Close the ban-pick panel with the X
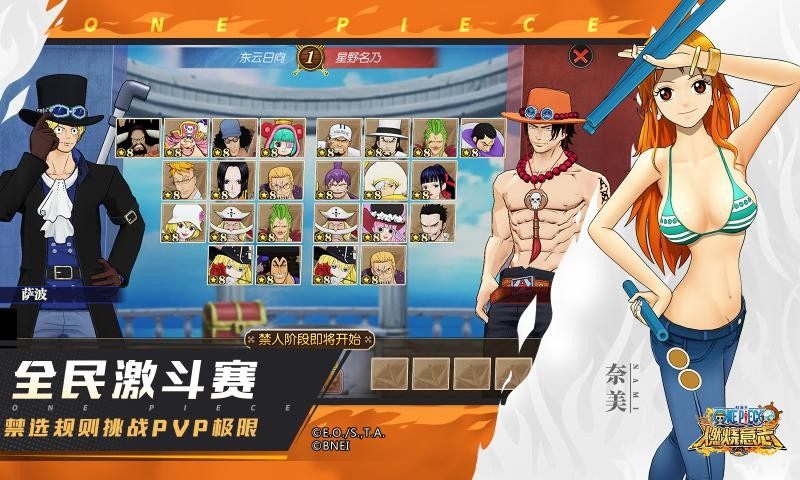 578,56
